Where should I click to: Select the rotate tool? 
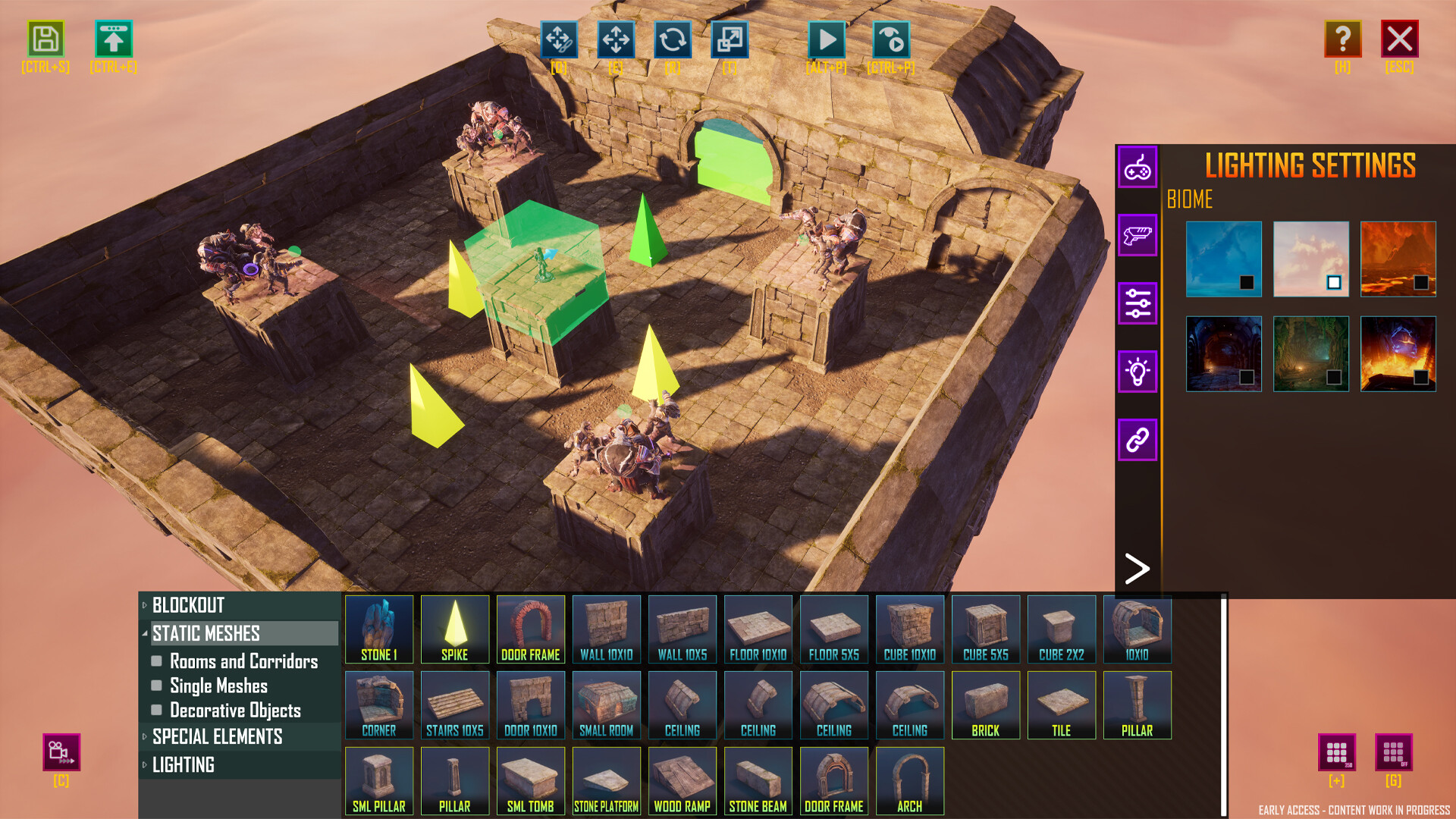pyautogui.click(x=674, y=40)
